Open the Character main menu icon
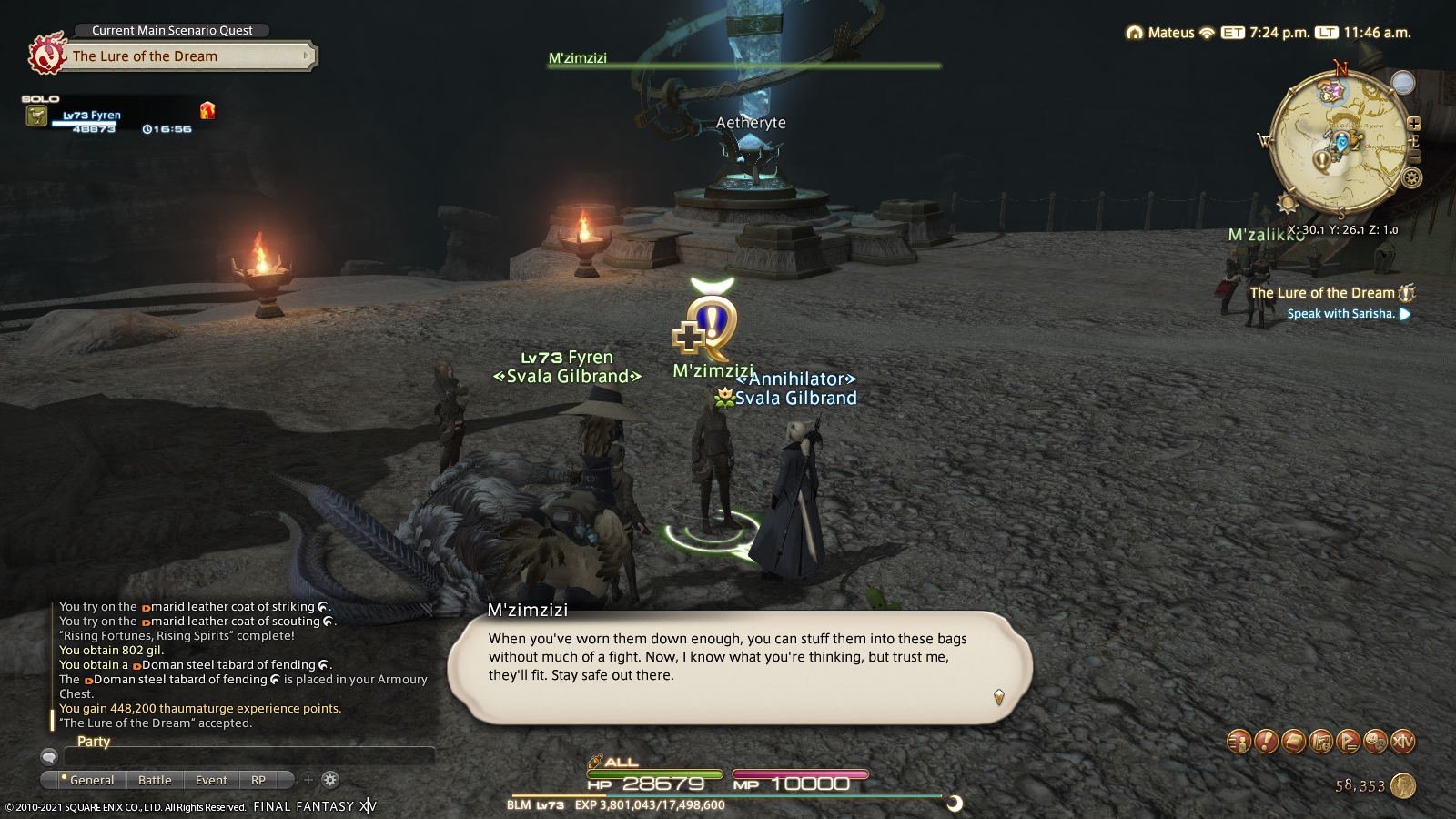The width and height of the screenshot is (1456, 819). [1239, 743]
